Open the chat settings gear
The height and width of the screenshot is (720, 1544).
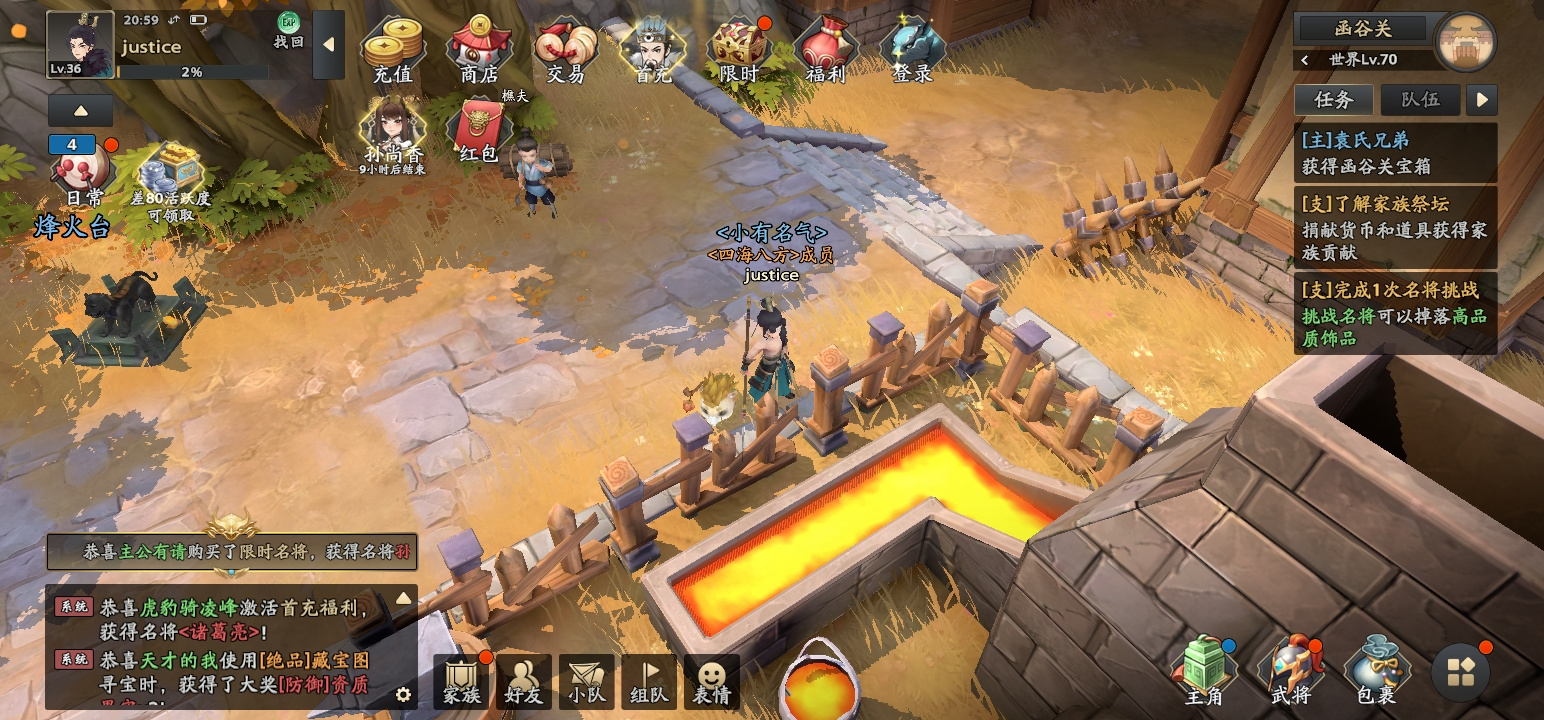pos(403,694)
